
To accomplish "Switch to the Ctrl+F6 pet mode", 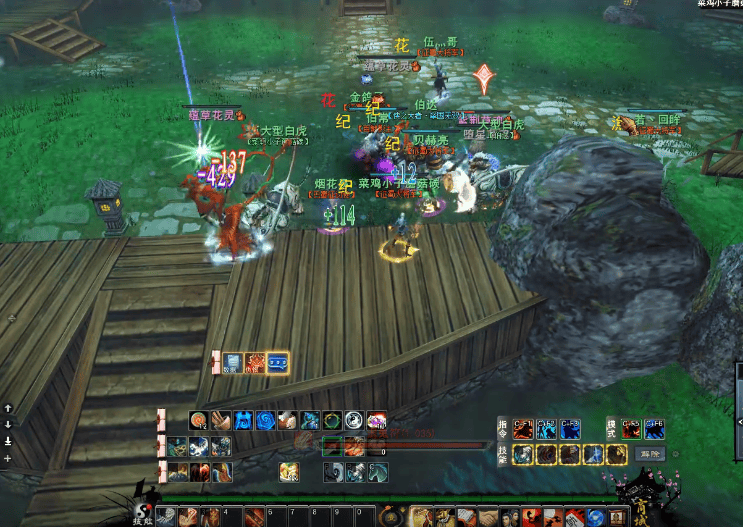I will point(654,429).
